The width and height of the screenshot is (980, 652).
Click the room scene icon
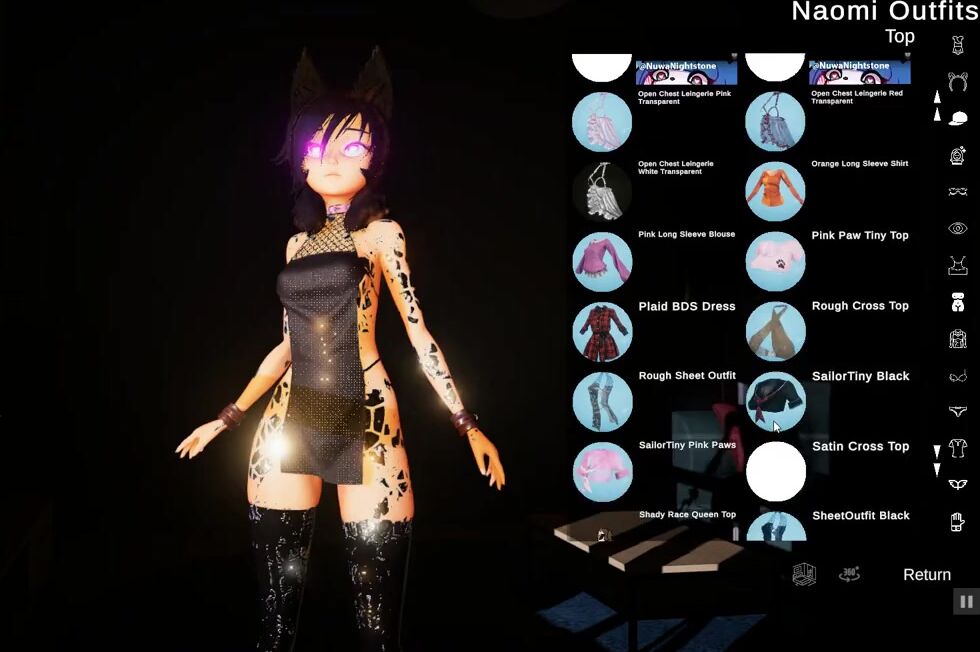tap(804, 575)
